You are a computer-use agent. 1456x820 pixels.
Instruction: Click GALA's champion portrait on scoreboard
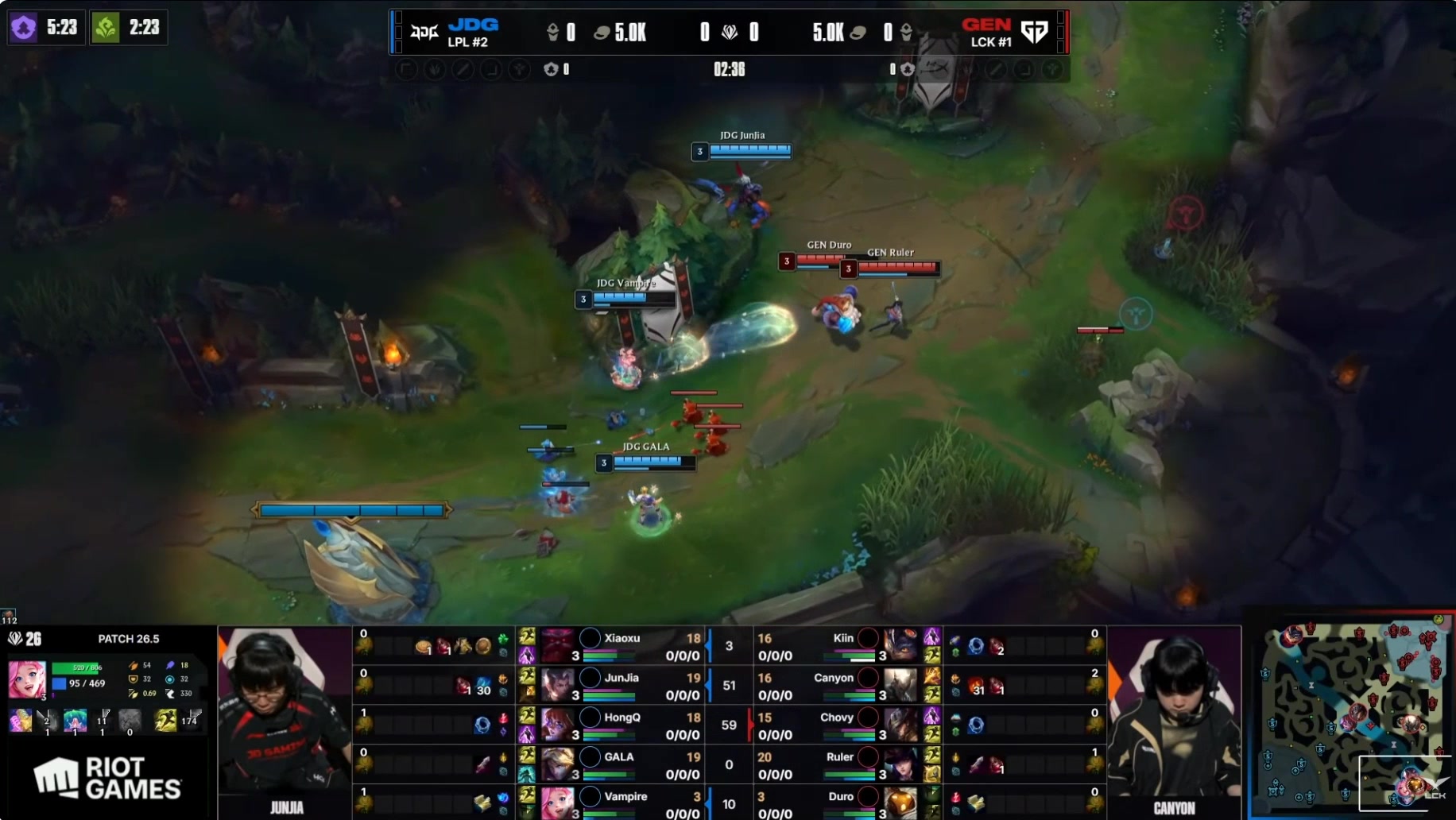pos(557,764)
